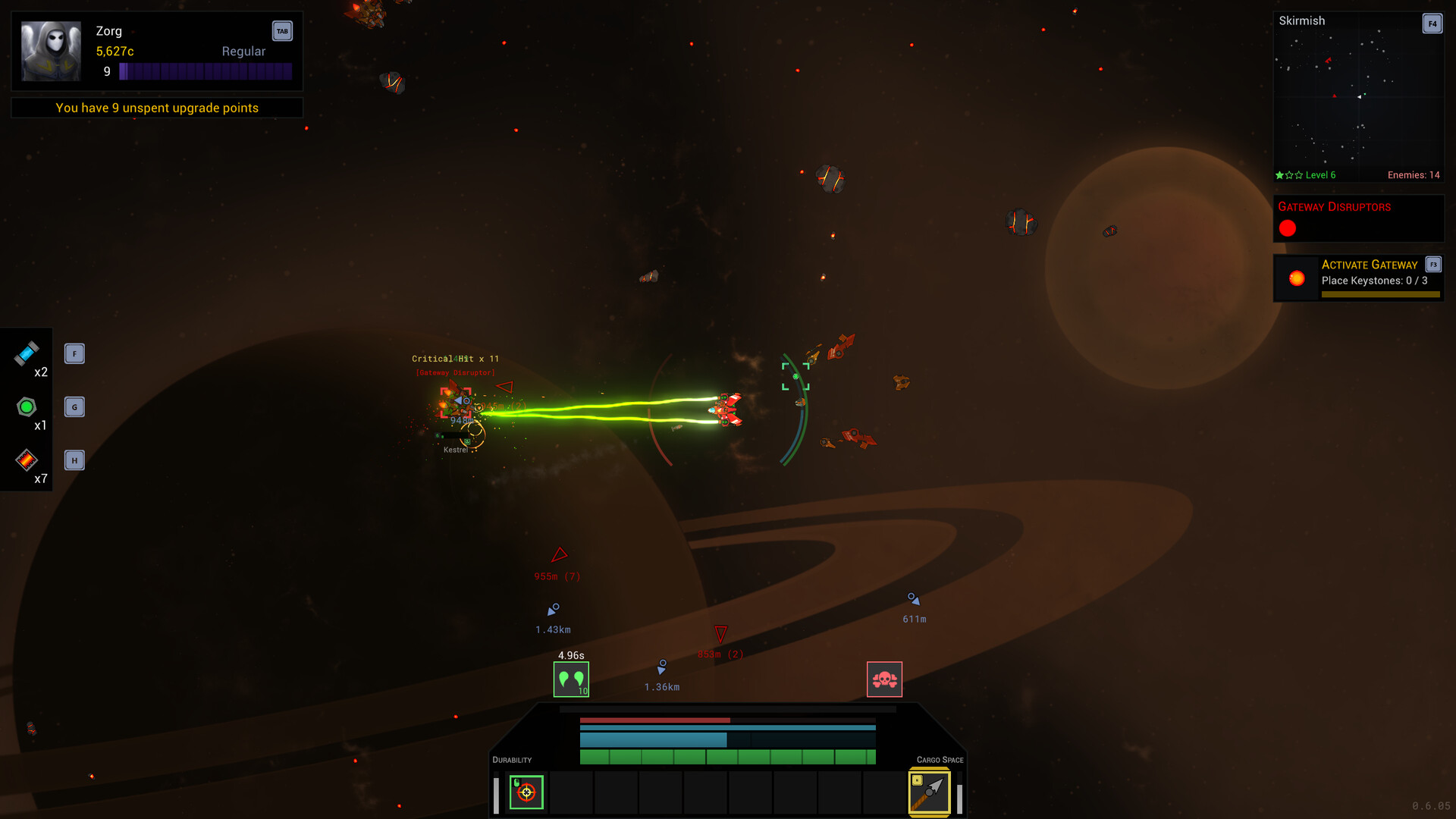Click the green loot pods pickup icon
Image resolution: width=1456 pixels, height=819 pixels.
pyautogui.click(x=572, y=679)
